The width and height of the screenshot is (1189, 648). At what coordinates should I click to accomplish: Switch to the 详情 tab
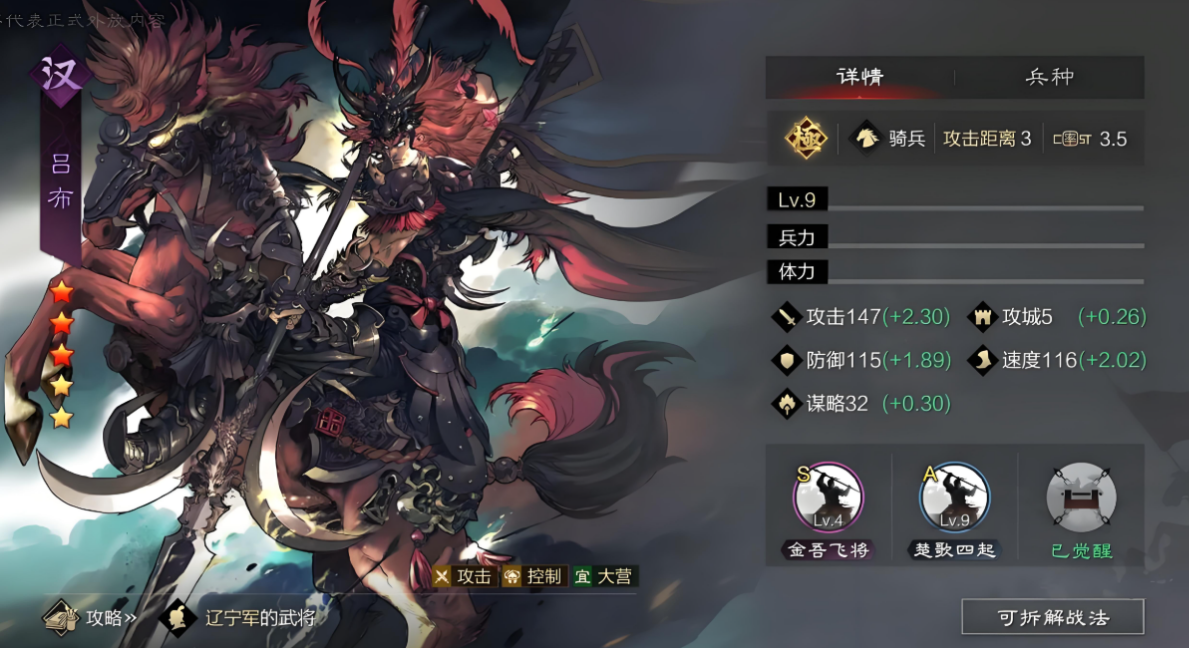tap(860, 77)
